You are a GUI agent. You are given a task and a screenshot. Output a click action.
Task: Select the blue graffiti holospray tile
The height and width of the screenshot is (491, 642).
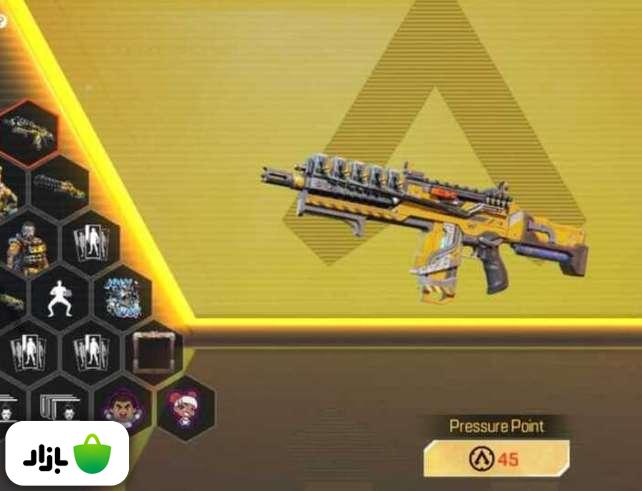[x=122, y=297]
